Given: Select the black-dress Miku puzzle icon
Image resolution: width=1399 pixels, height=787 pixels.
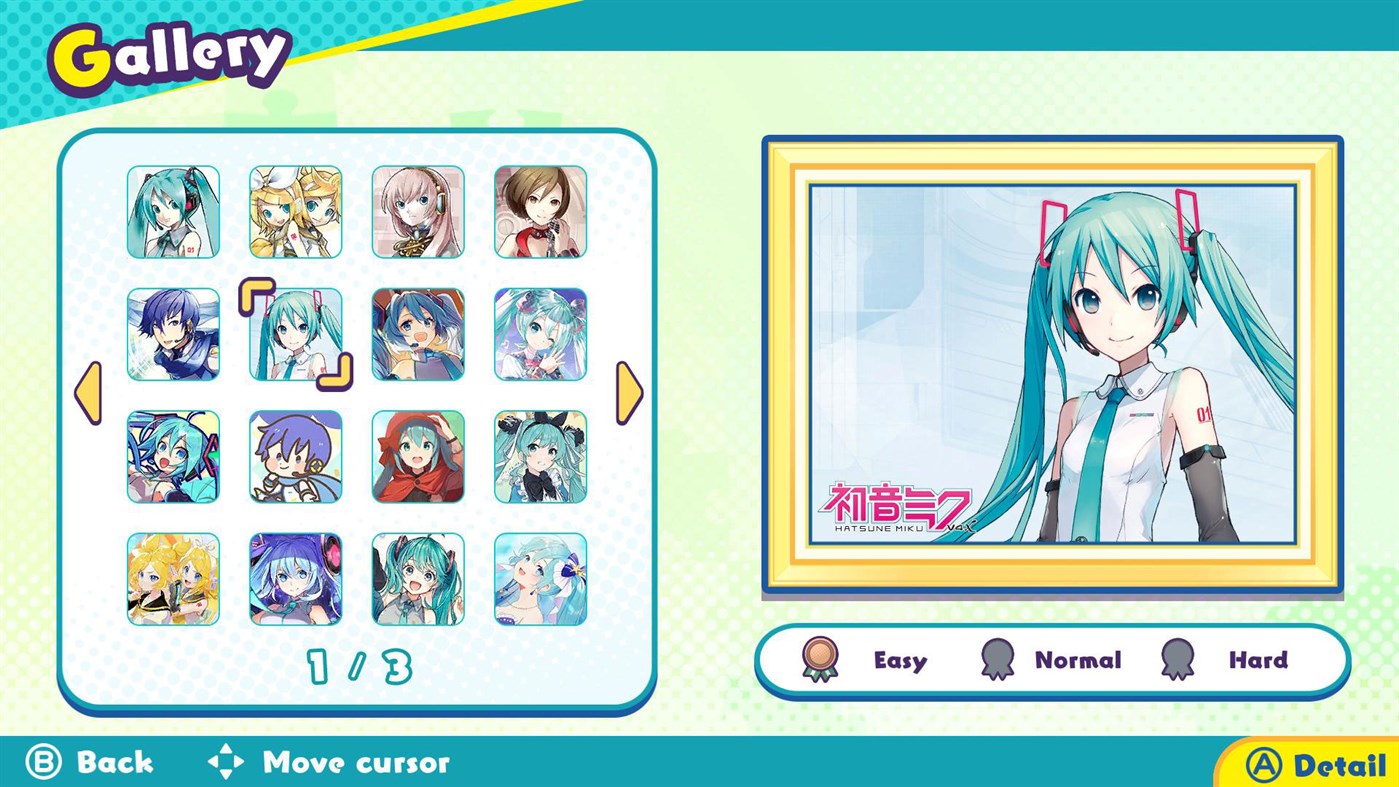Looking at the screenshot, I should [539, 456].
